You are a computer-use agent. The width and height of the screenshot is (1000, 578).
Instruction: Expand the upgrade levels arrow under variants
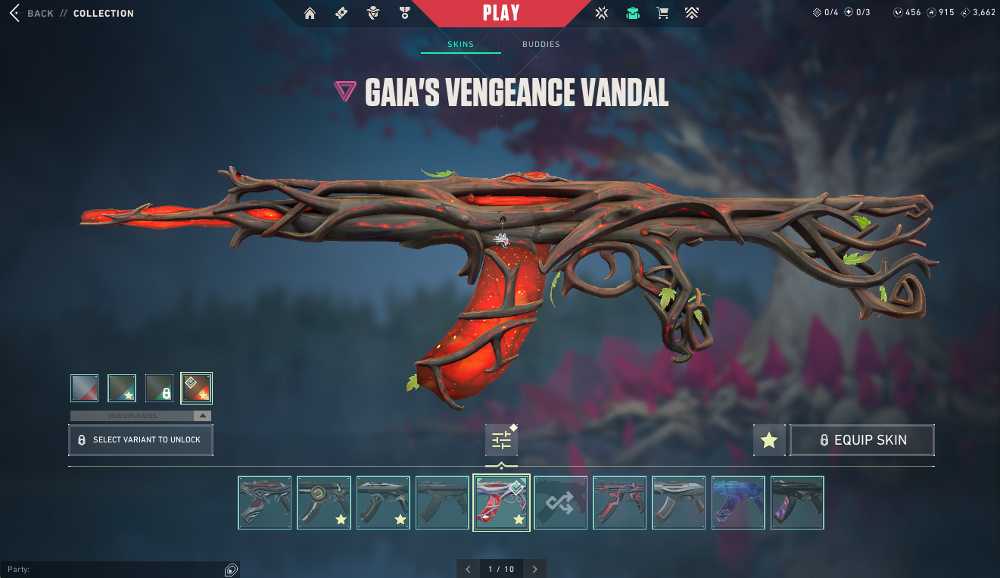point(203,416)
